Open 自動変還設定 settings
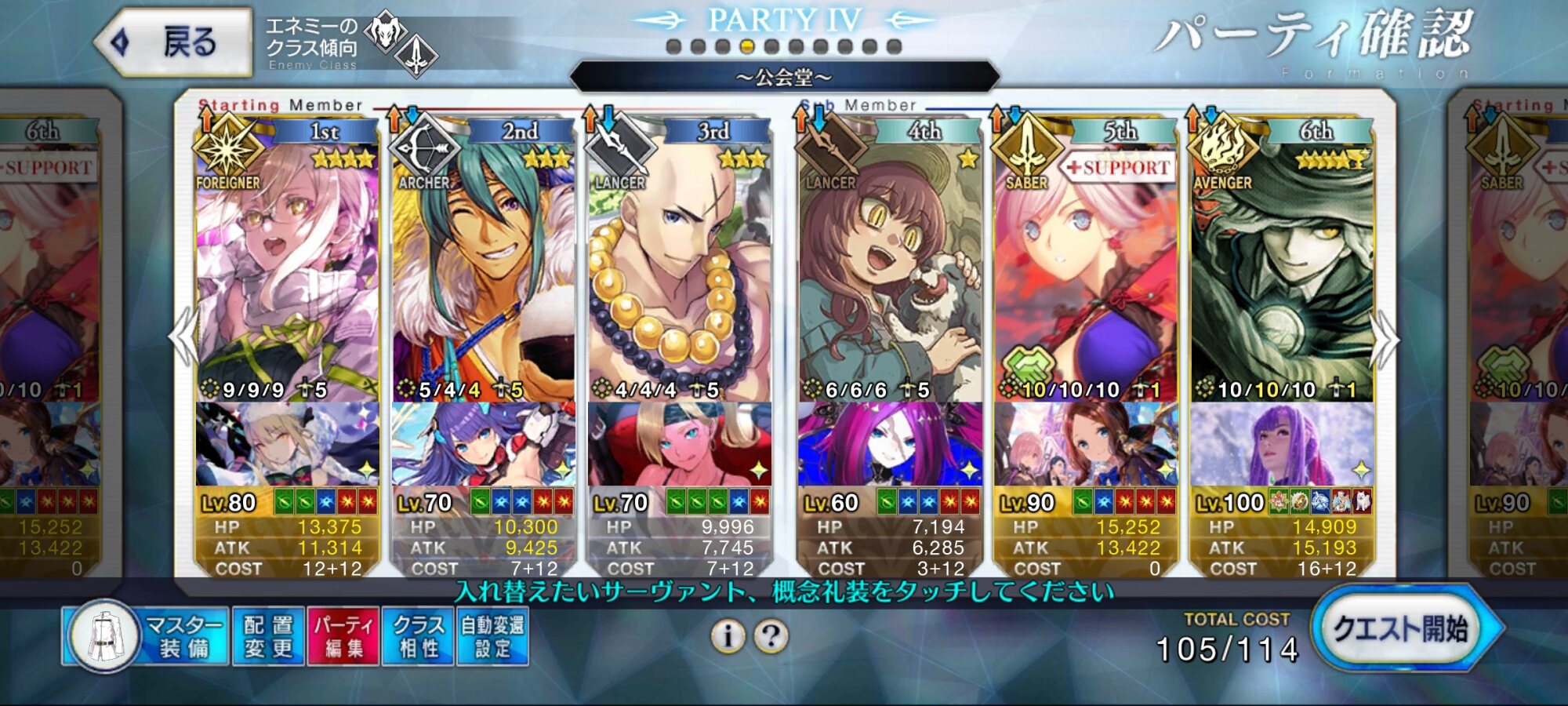This screenshot has height=706, width=1568. pos(492,636)
